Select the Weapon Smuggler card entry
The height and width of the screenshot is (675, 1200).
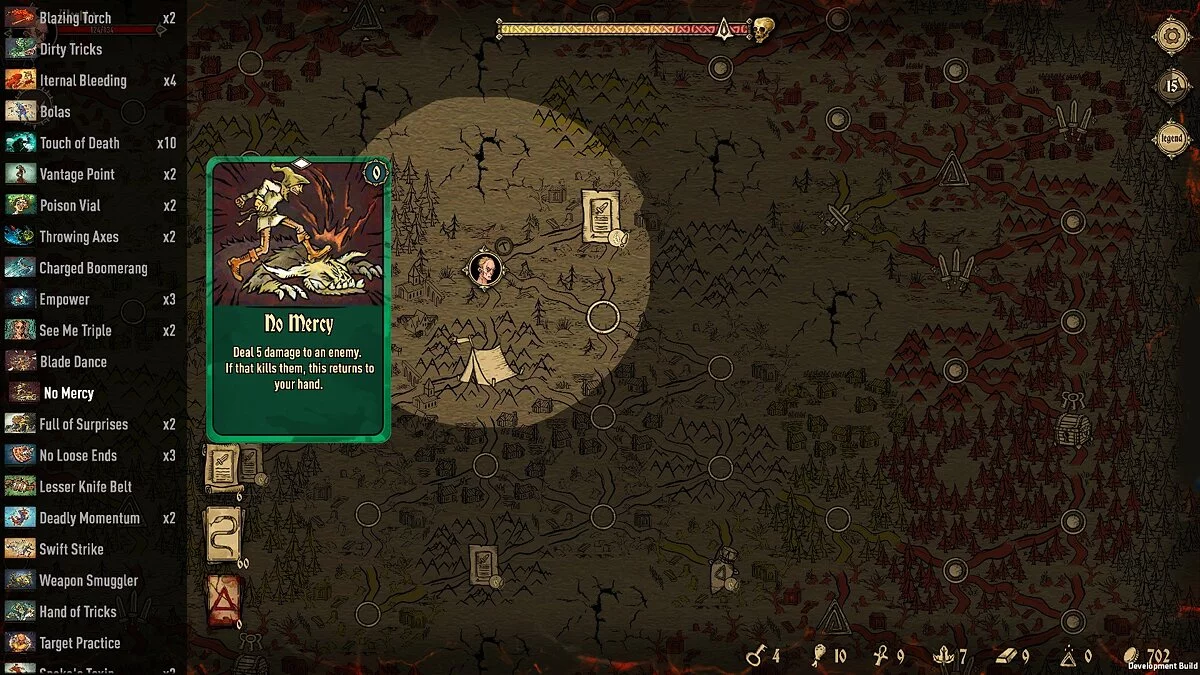coord(88,580)
